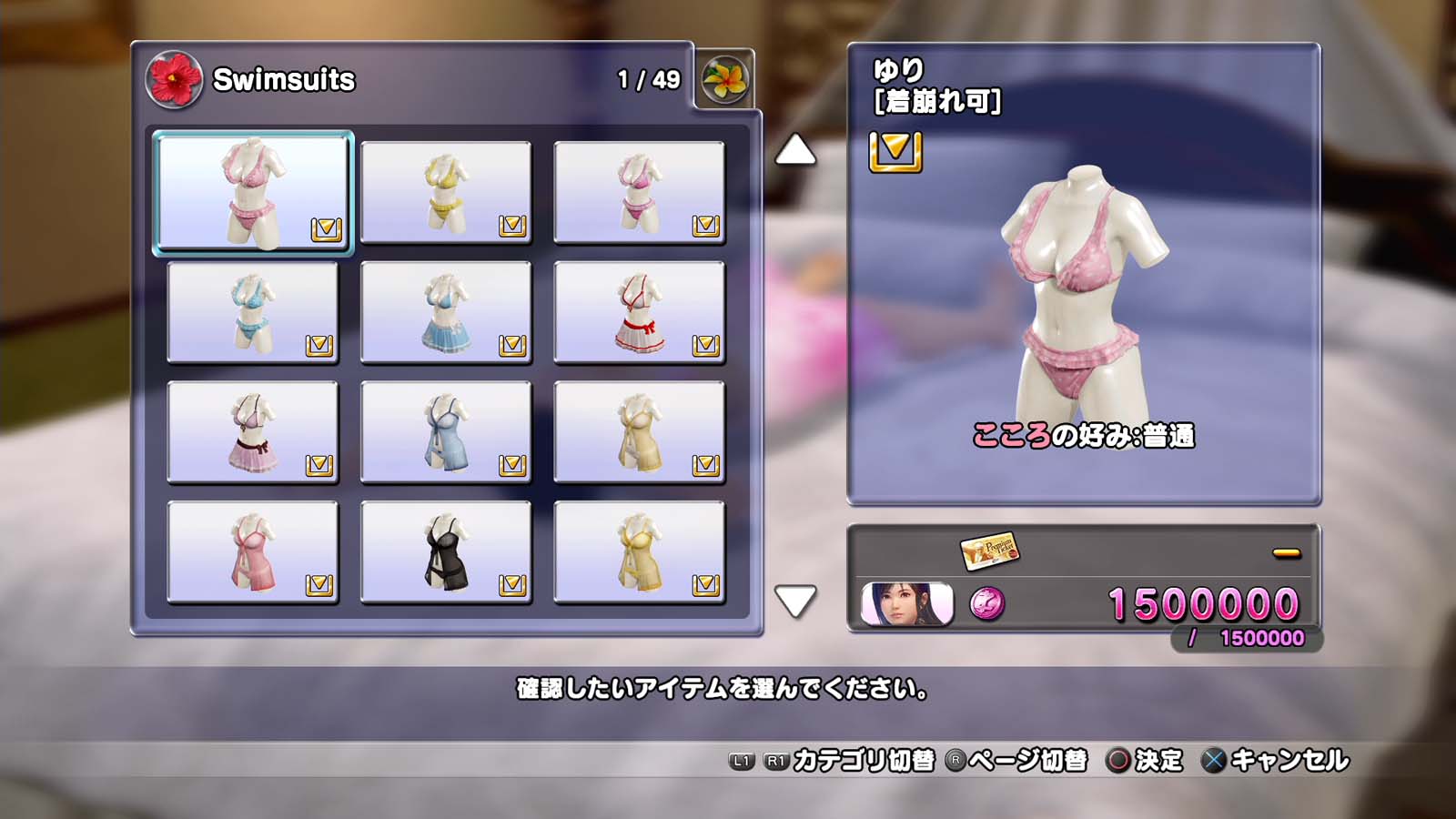Select the highlighted pink polka-dot bikini
Viewport: 1456px width, 819px height.
[x=253, y=192]
